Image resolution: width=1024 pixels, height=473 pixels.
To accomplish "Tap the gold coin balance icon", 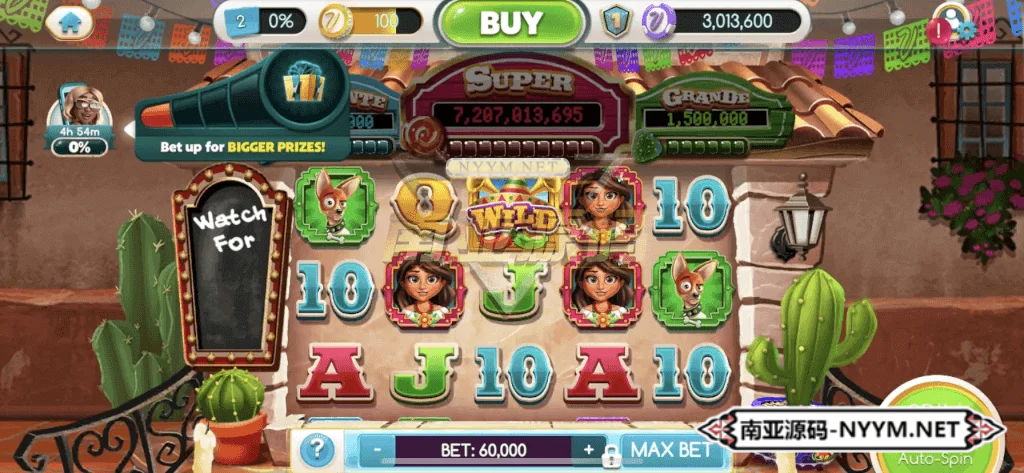I will pos(333,21).
